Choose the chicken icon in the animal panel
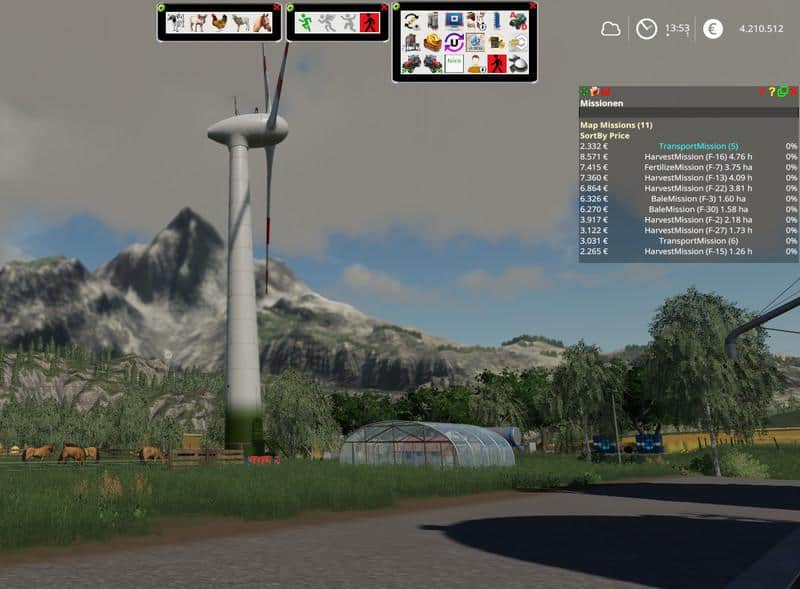Viewport: 800px width, 589px height. 219,23
